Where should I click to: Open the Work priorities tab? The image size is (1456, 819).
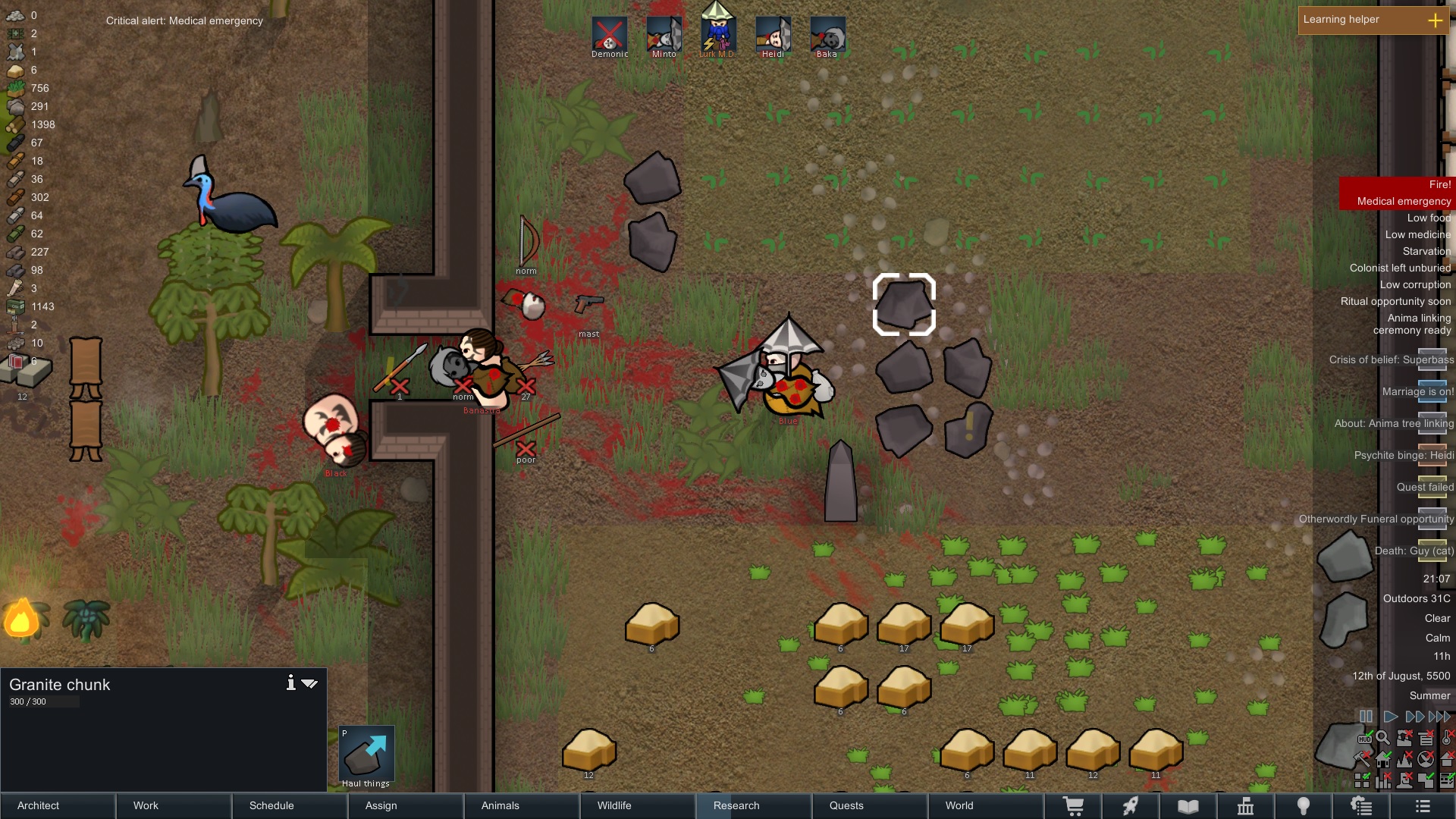point(174,805)
